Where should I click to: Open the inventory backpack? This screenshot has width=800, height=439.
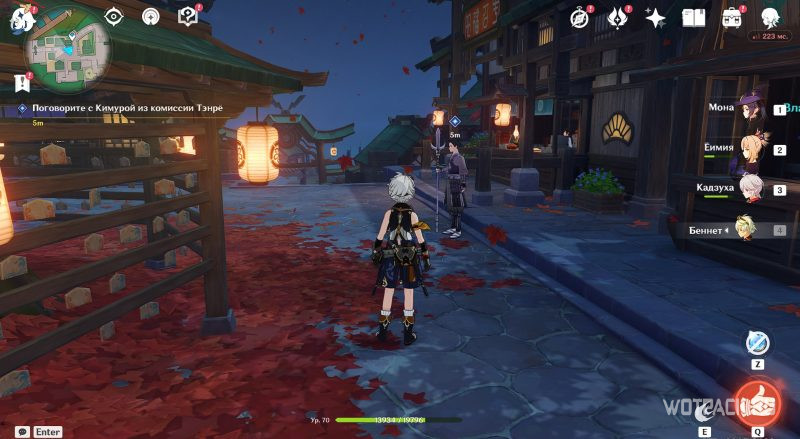[732, 17]
